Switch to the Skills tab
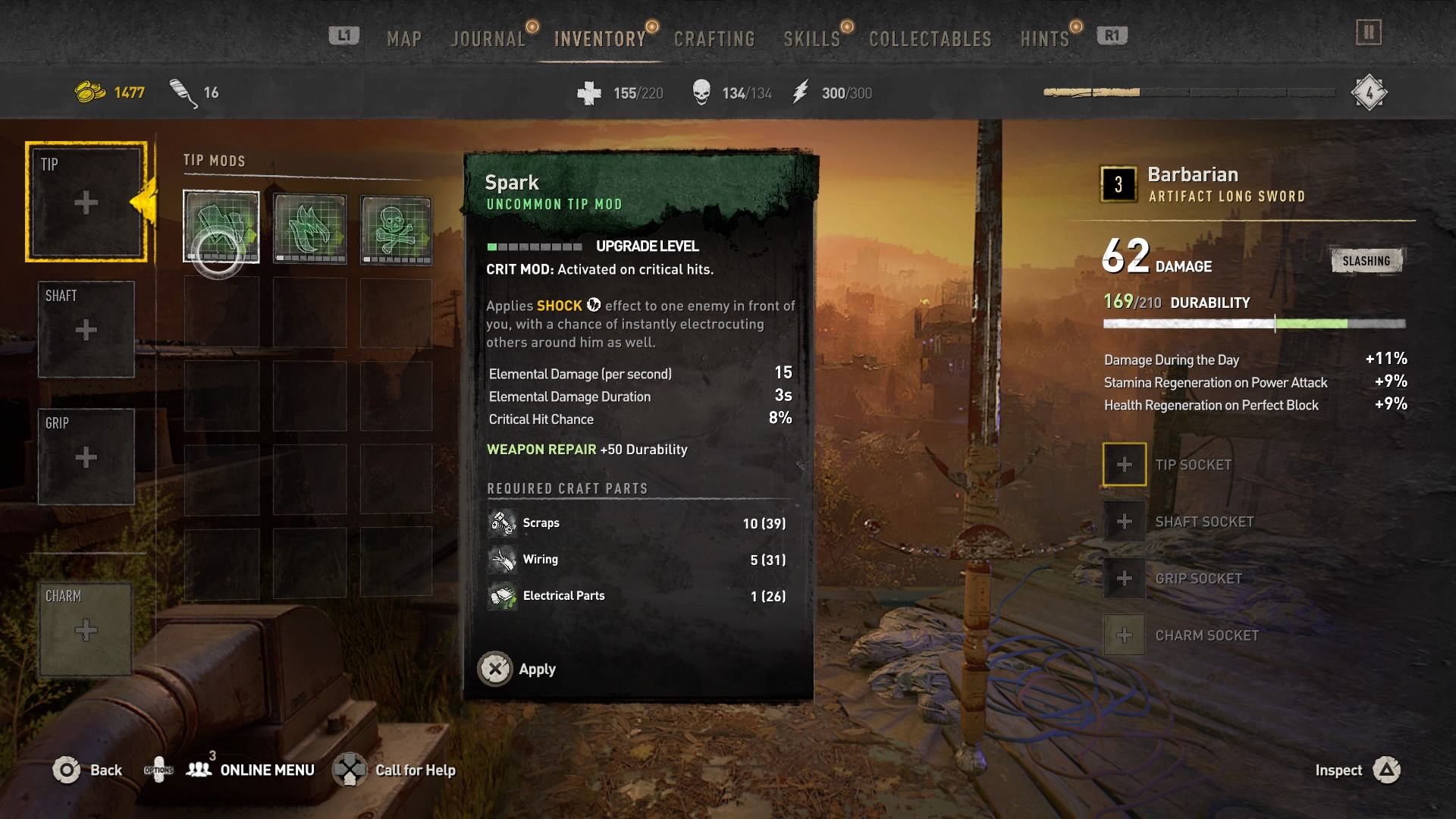 point(811,37)
